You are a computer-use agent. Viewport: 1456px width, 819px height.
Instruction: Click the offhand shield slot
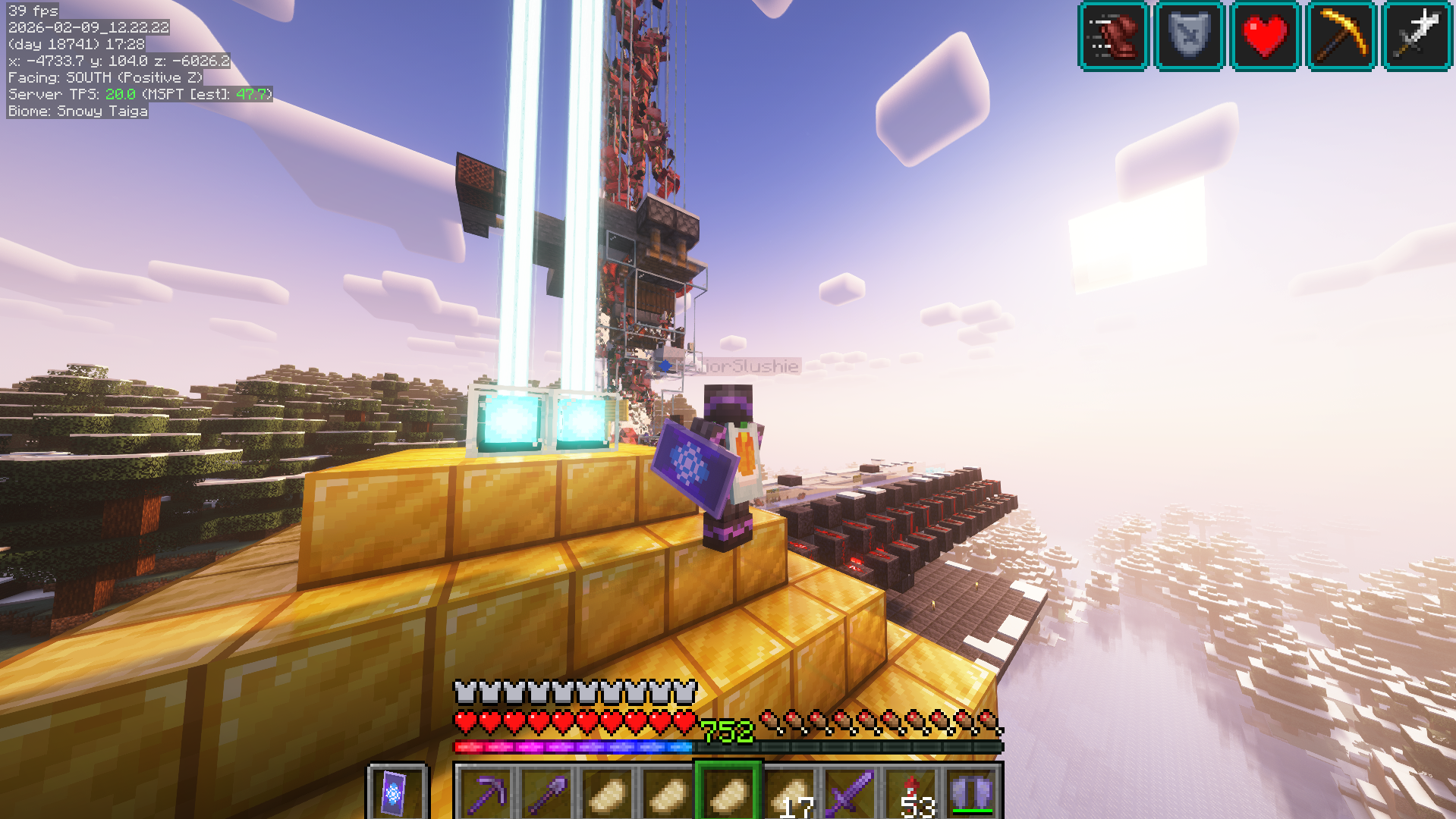[396, 793]
